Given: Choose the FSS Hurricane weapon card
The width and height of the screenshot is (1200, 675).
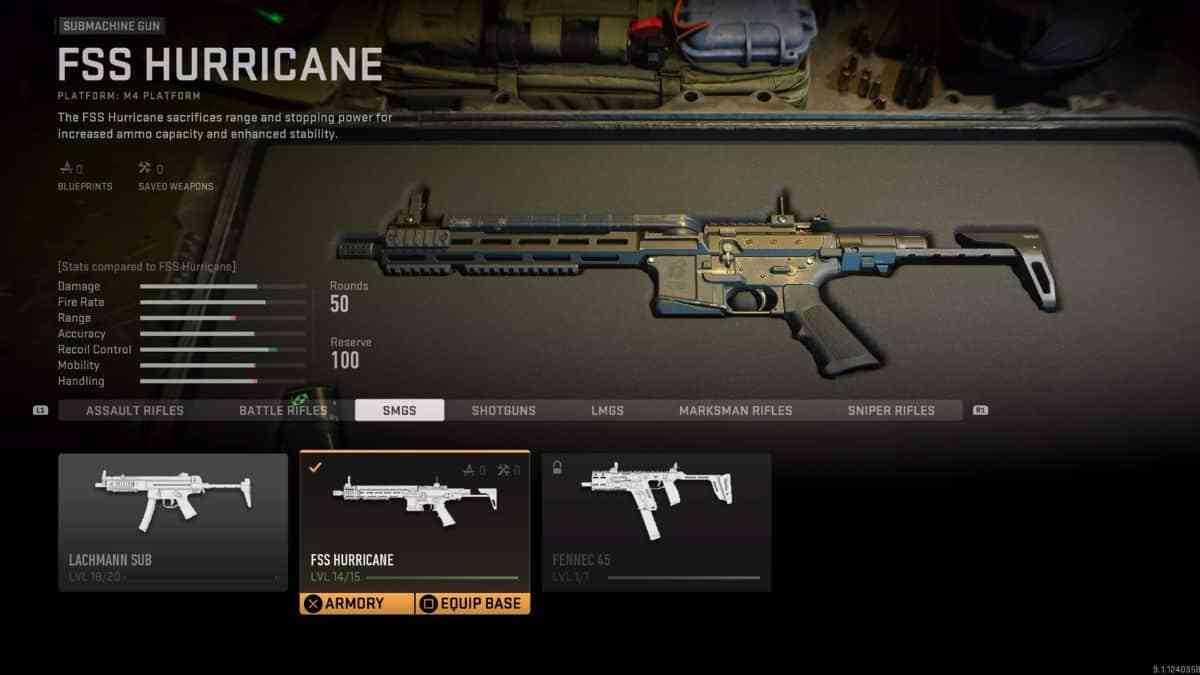Looking at the screenshot, I should coord(414,520).
